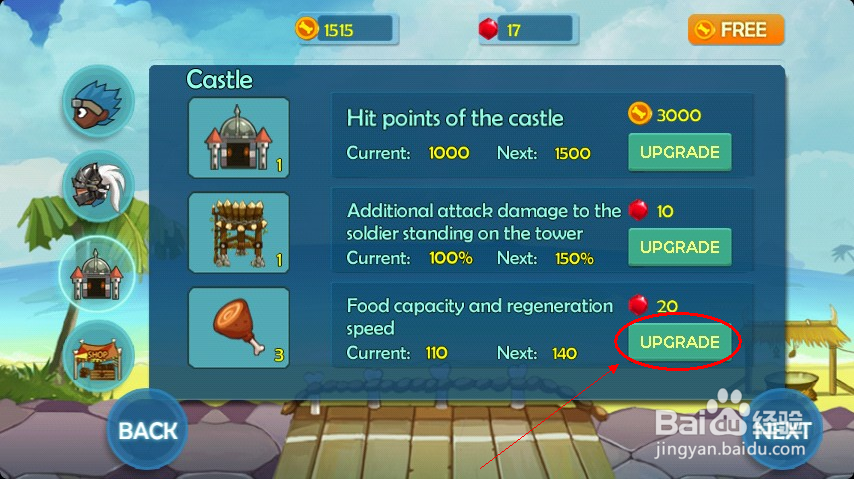Switch to the blue spiky-haired hero tab

pyautogui.click(x=98, y=102)
